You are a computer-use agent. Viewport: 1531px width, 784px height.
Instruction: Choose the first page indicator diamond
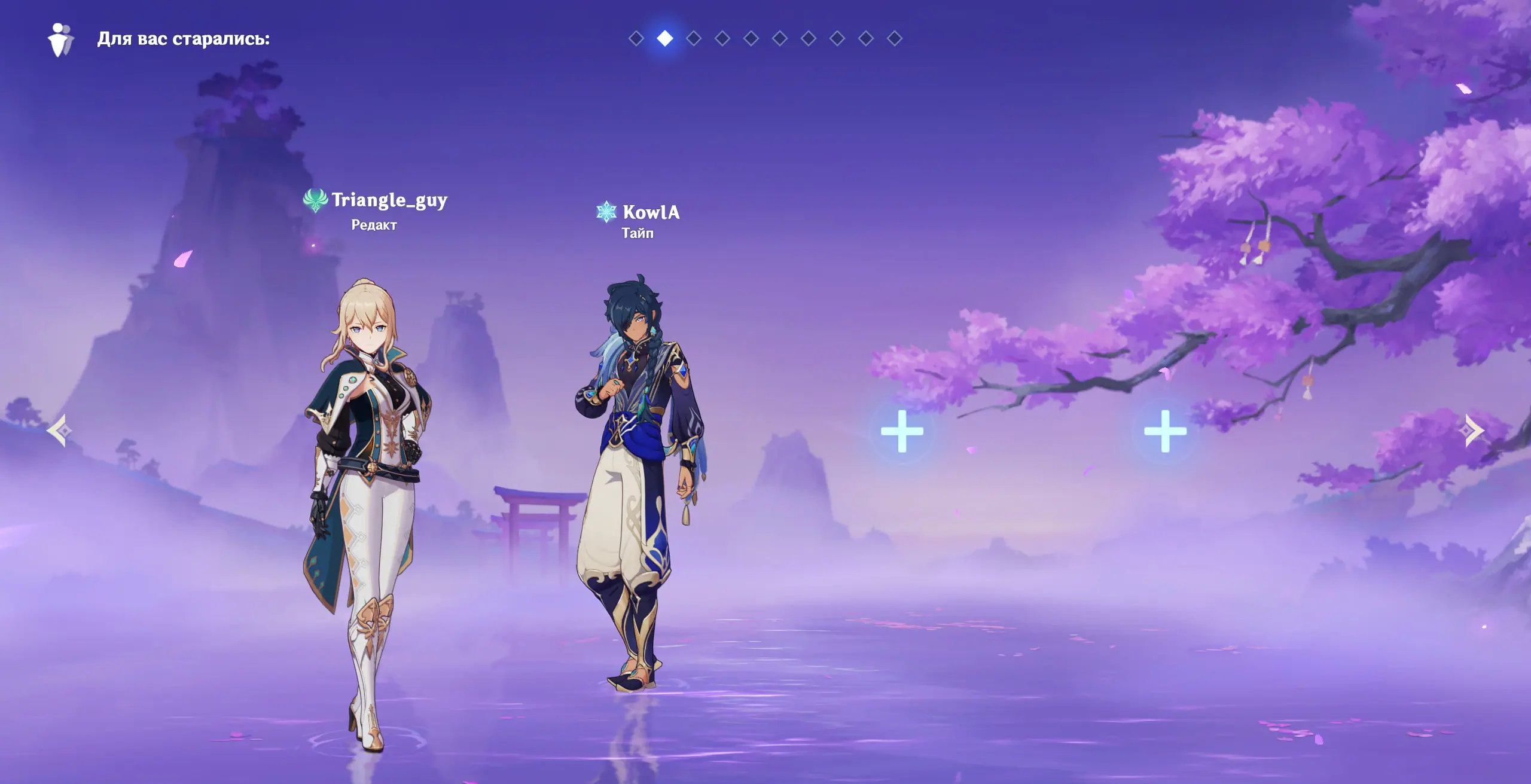pos(636,38)
